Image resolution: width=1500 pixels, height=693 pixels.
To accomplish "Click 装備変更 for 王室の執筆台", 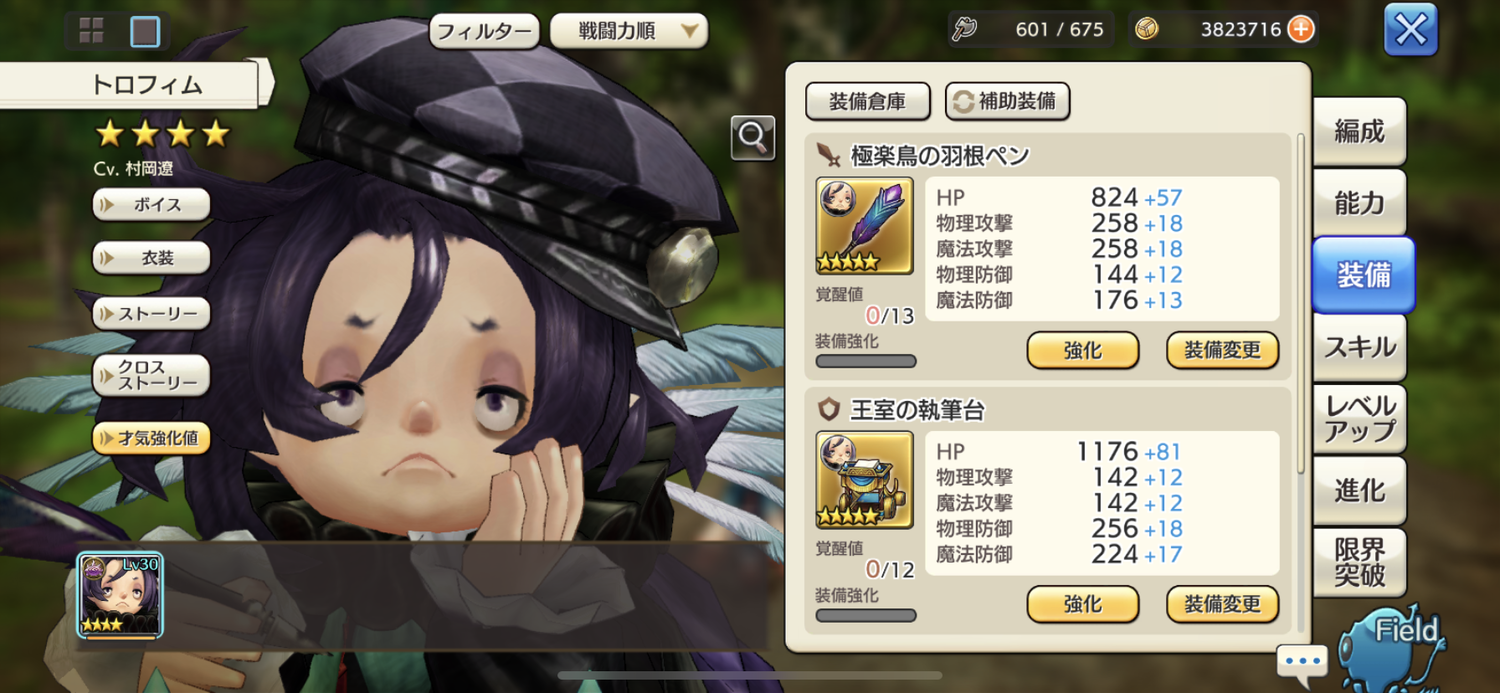I will tap(1222, 604).
